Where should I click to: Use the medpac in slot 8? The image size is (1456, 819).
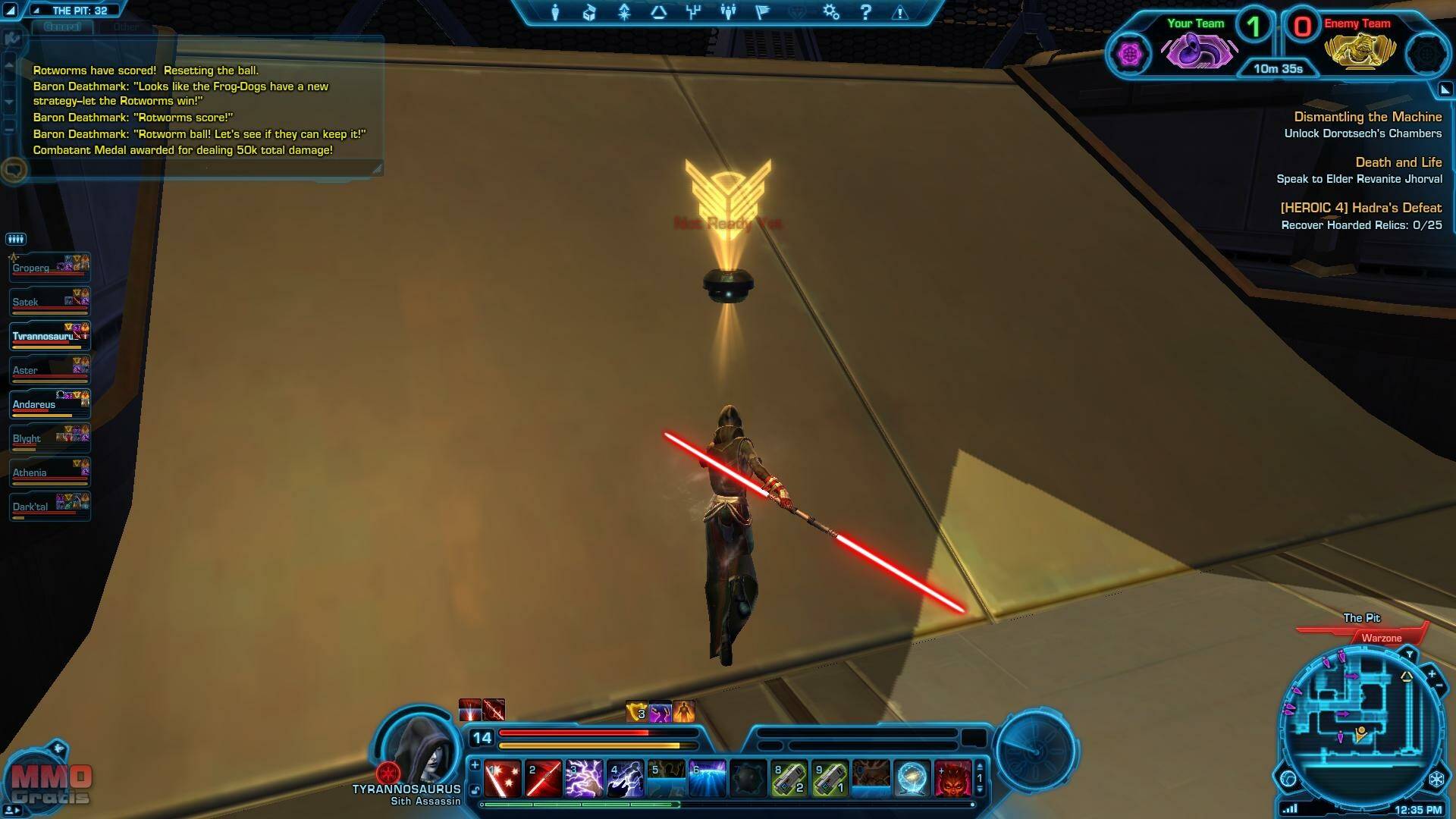[789, 779]
